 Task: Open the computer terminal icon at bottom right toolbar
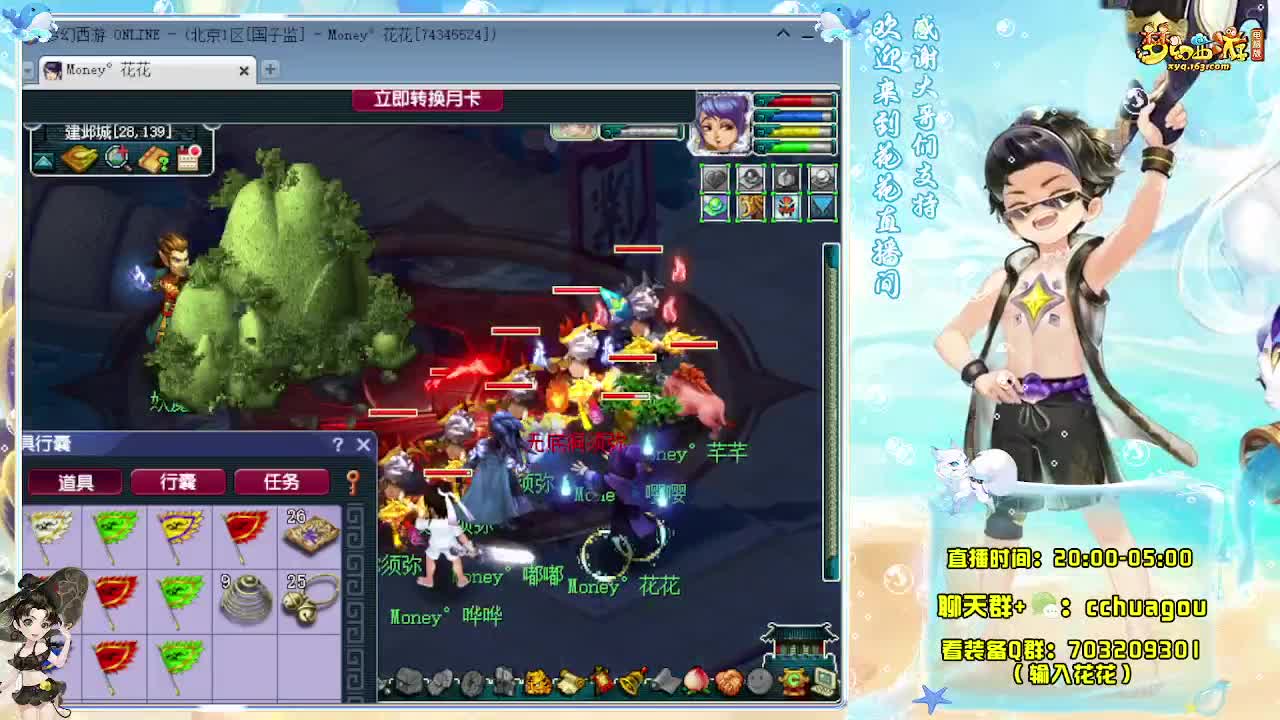(824, 681)
